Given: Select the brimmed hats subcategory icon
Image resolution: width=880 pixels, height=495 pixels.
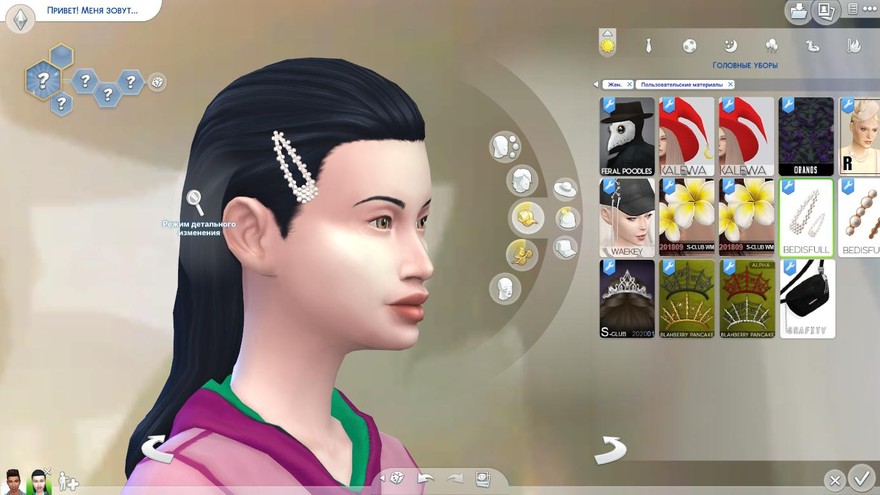Looking at the screenshot, I should [x=565, y=189].
